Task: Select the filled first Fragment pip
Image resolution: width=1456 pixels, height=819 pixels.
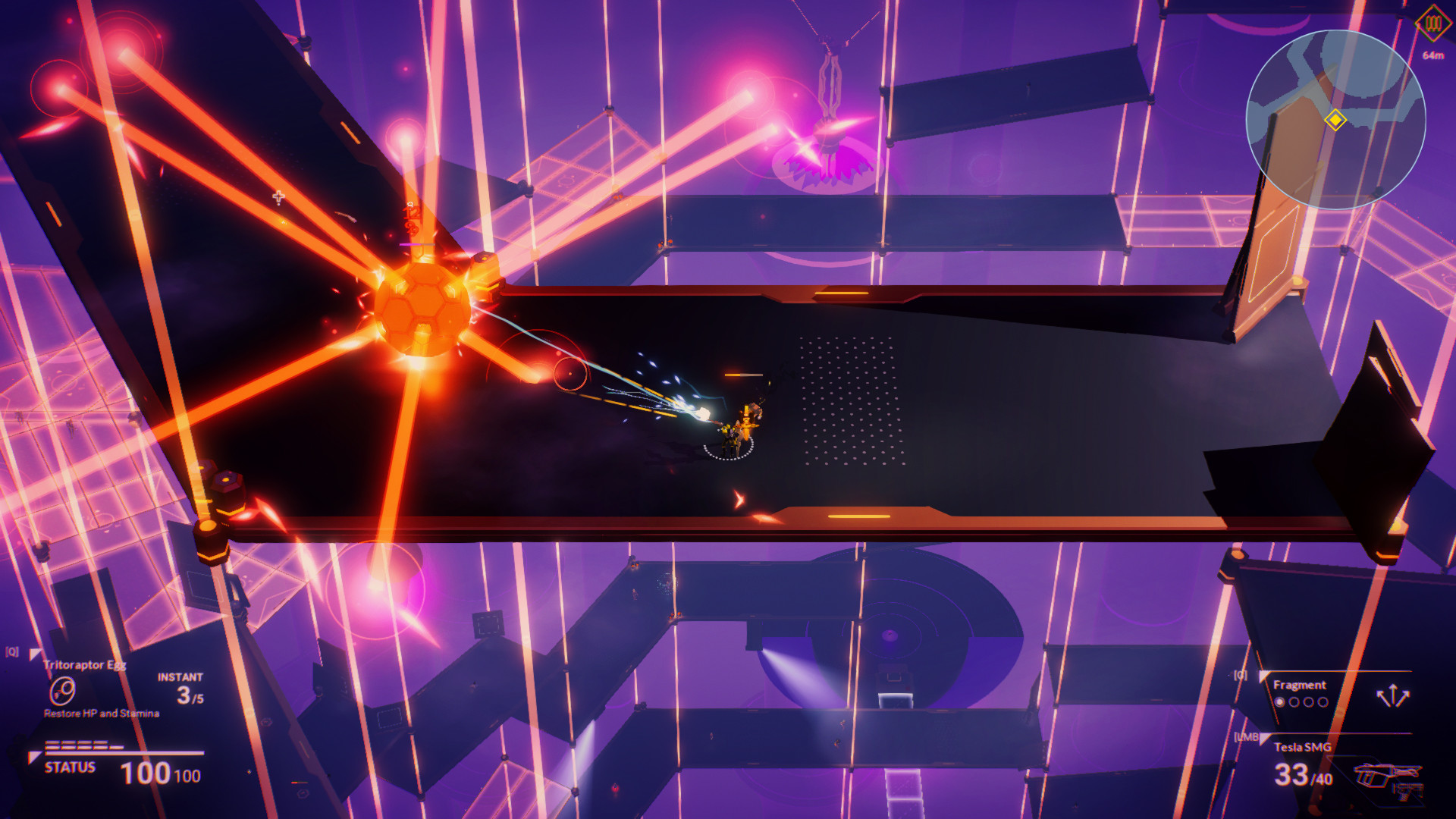Action: 1280,702
